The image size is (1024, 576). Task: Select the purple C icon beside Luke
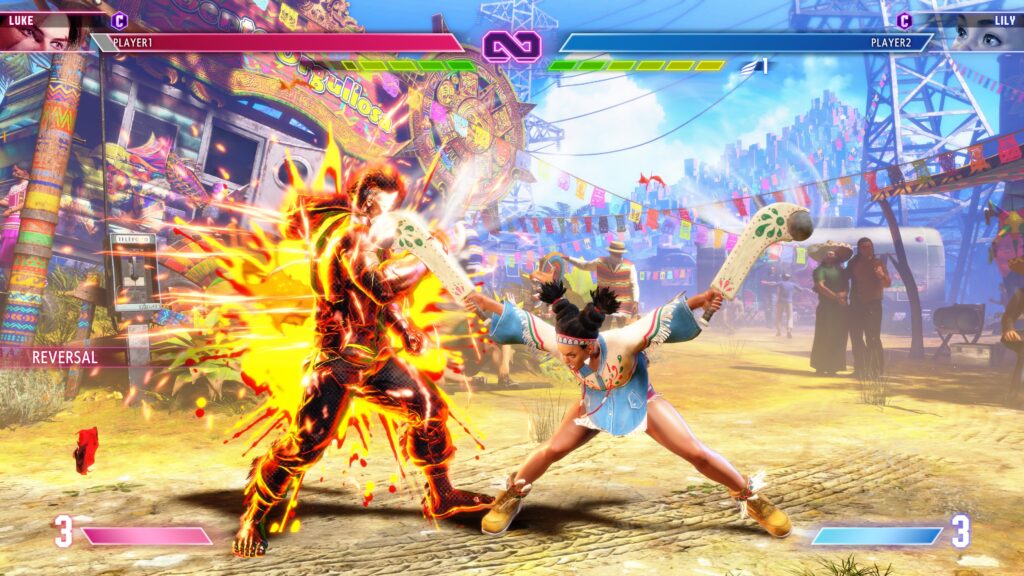(x=119, y=20)
